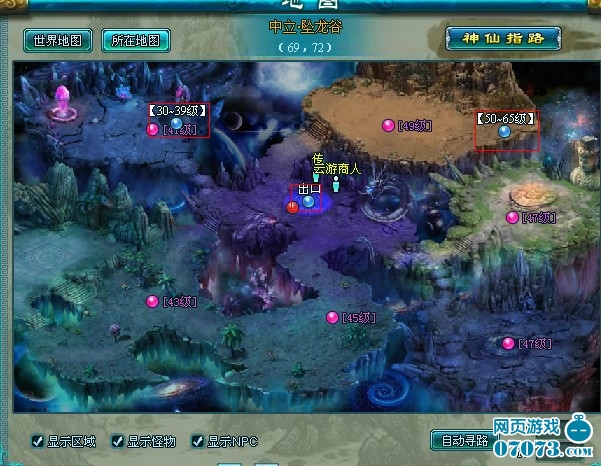Screen dimensions: 601x466
Task: Toggle the 显示区域 checkbox
Action: click(37, 441)
